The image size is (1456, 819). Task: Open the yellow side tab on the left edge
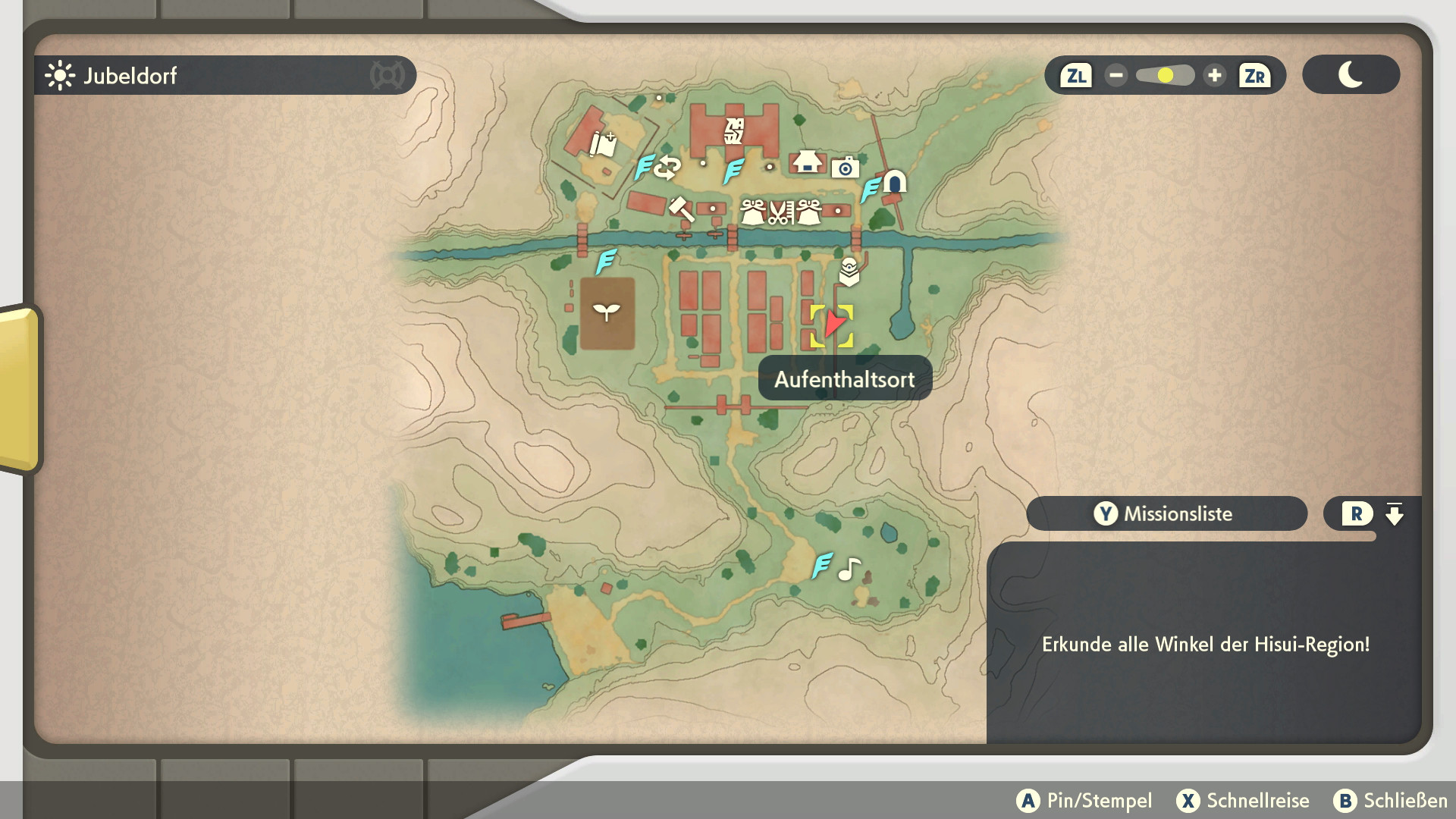(19, 388)
